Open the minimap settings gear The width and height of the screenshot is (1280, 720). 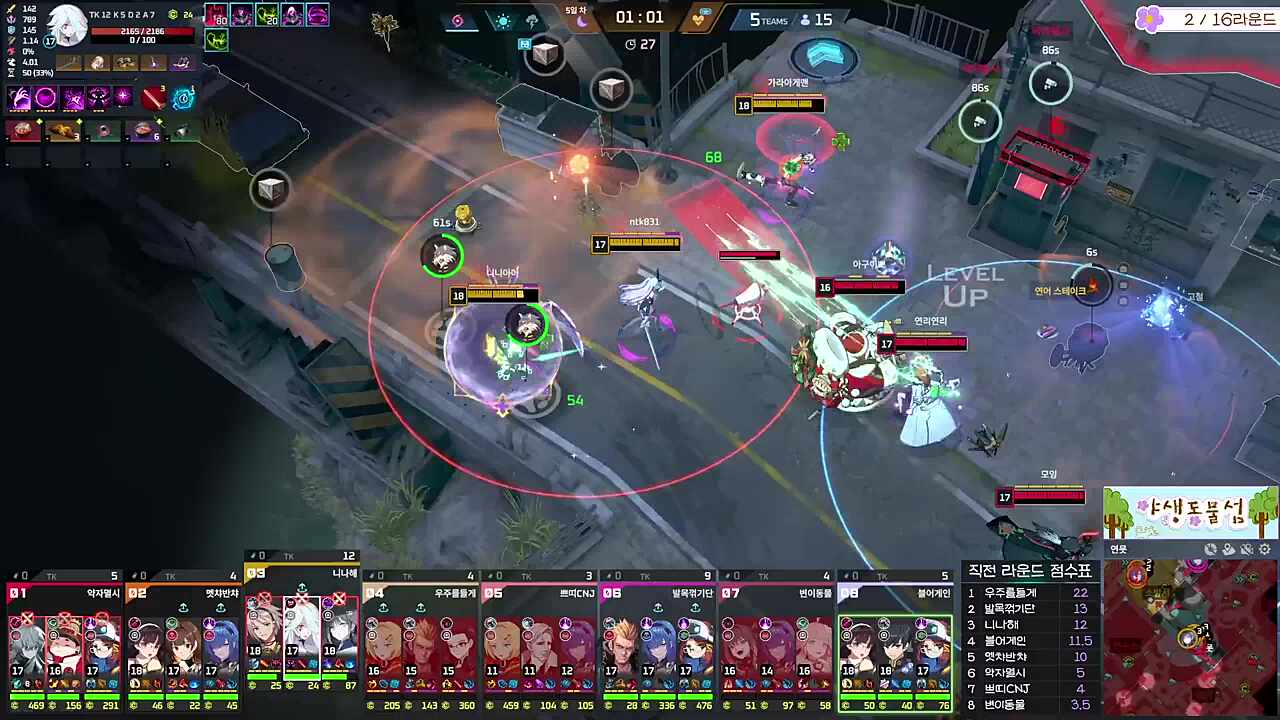point(1265,549)
